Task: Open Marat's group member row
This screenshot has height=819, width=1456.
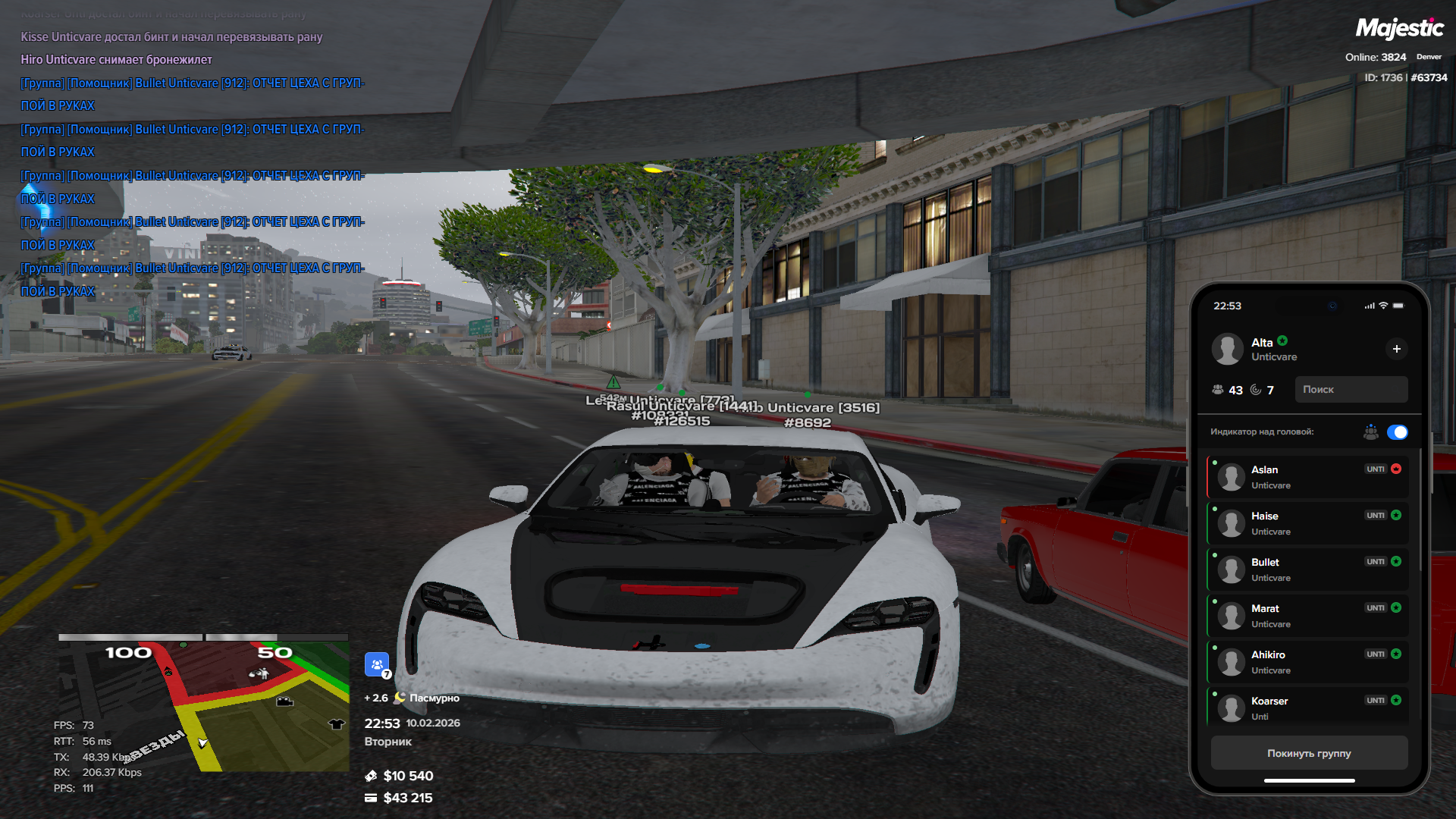Action: [x=1307, y=616]
